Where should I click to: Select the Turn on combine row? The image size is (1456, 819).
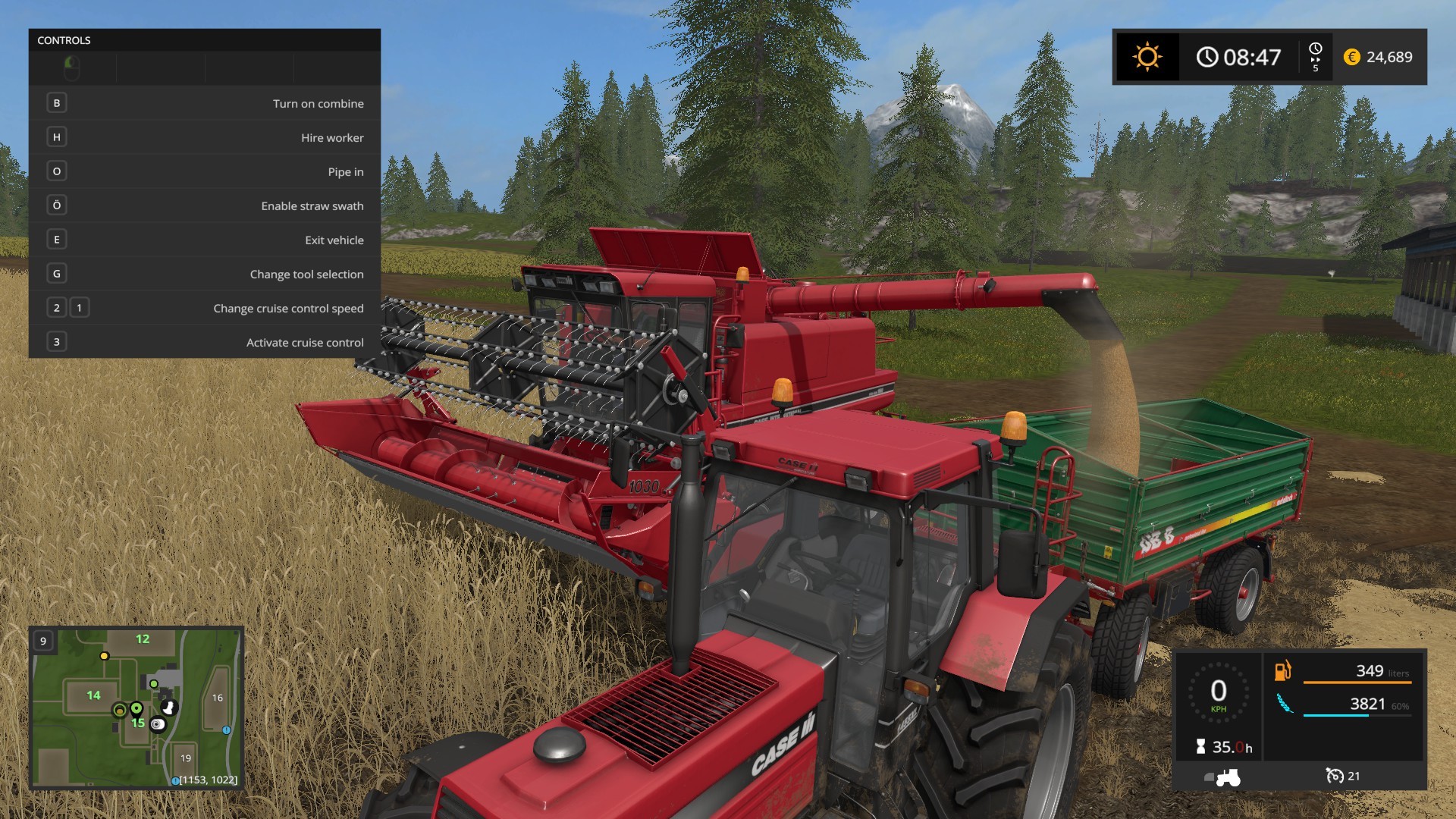205,103
